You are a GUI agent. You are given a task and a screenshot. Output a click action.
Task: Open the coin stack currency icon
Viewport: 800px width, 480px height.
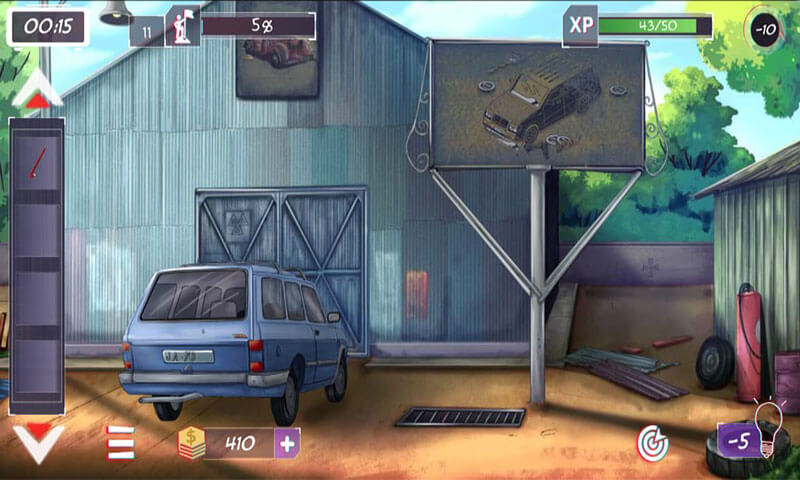pyautogui.click(x=191, y=442)
